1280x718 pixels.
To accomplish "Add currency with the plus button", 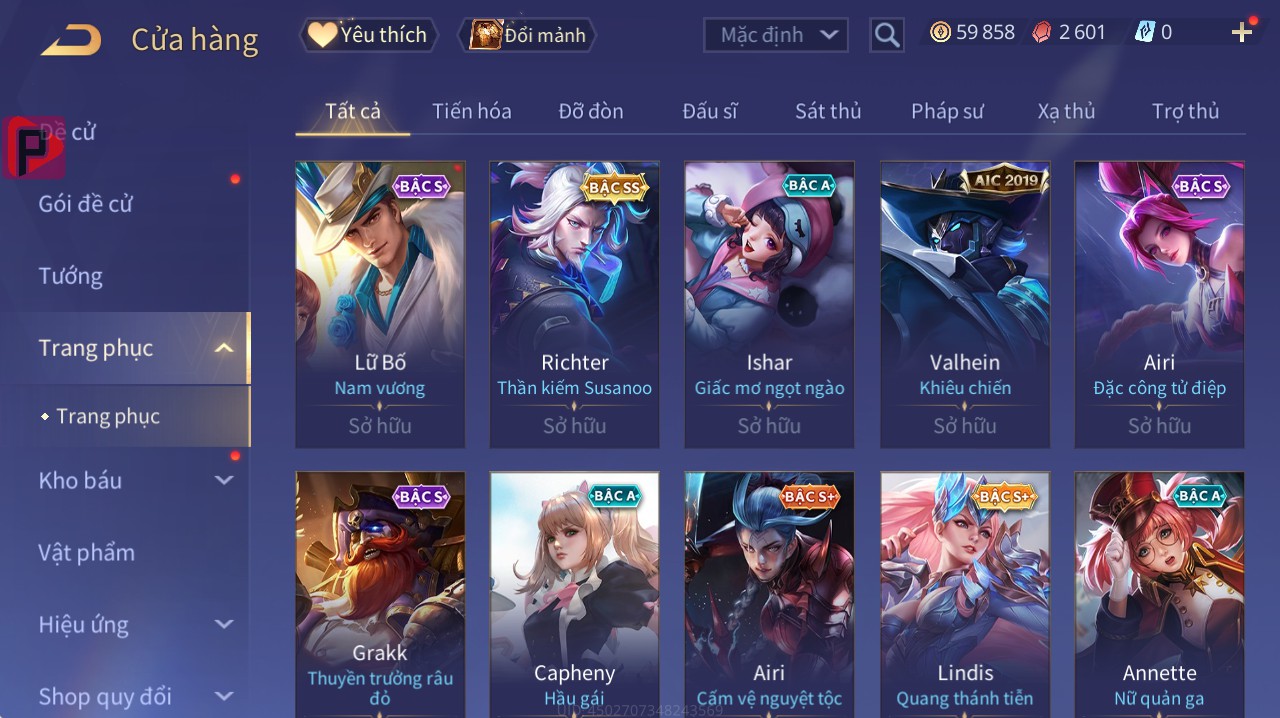I will (x=1241, y=33).
